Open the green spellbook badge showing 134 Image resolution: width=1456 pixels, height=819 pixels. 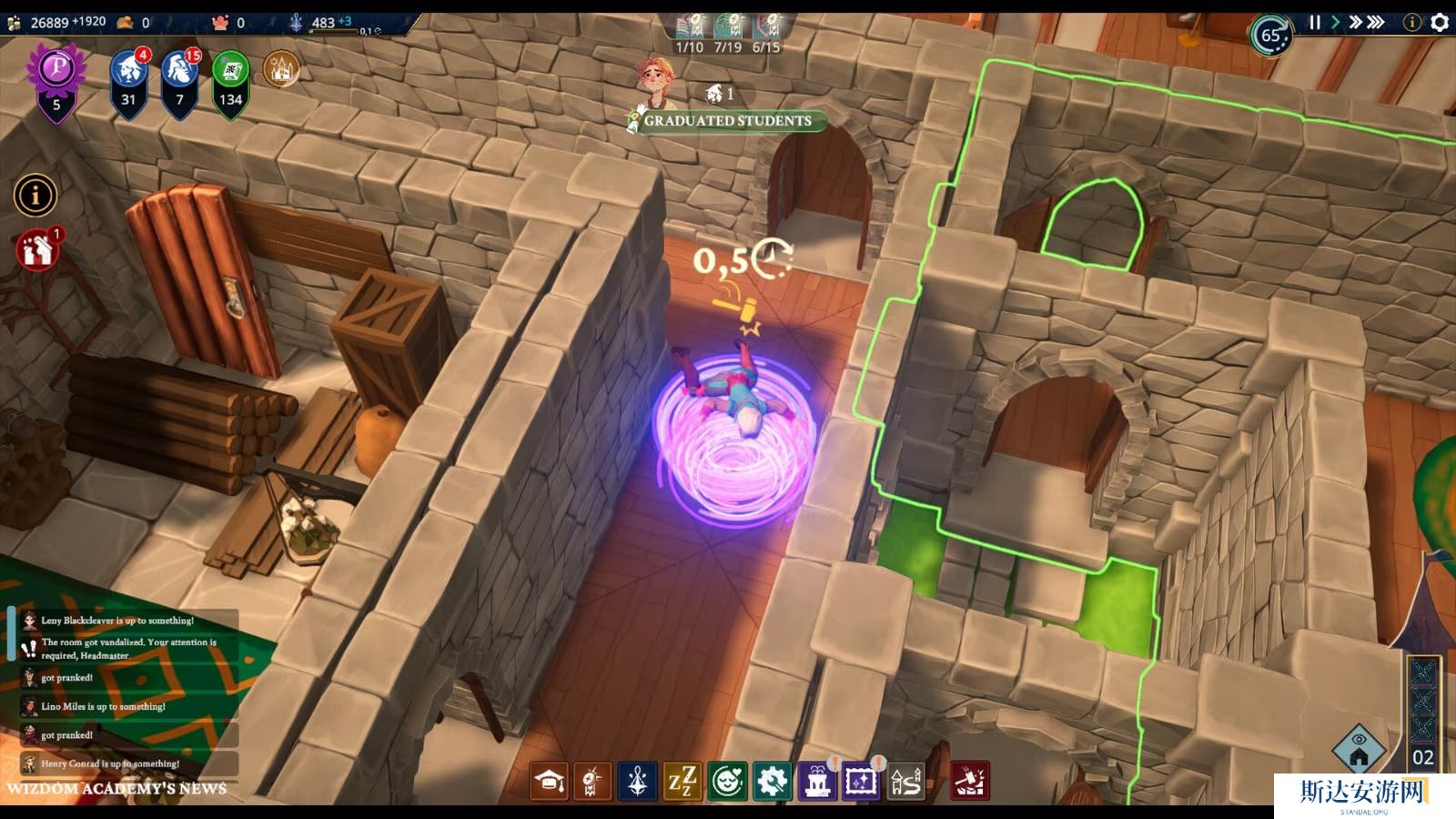[230, 78]
